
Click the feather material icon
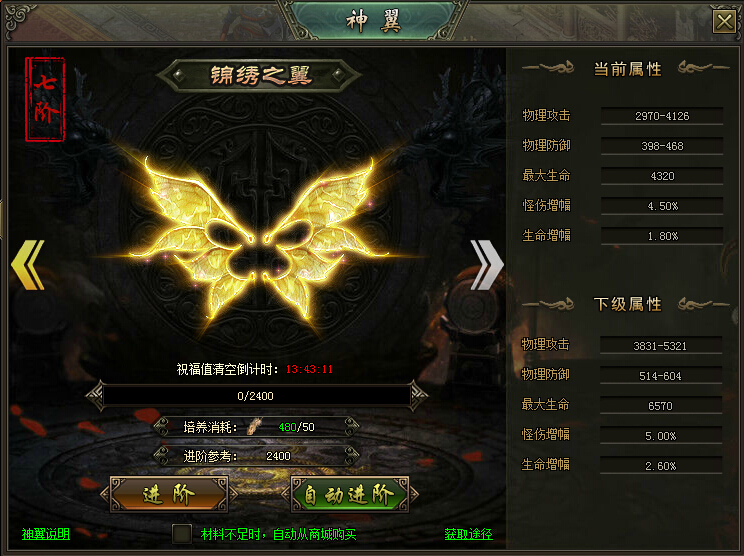(x=255, y=427)
